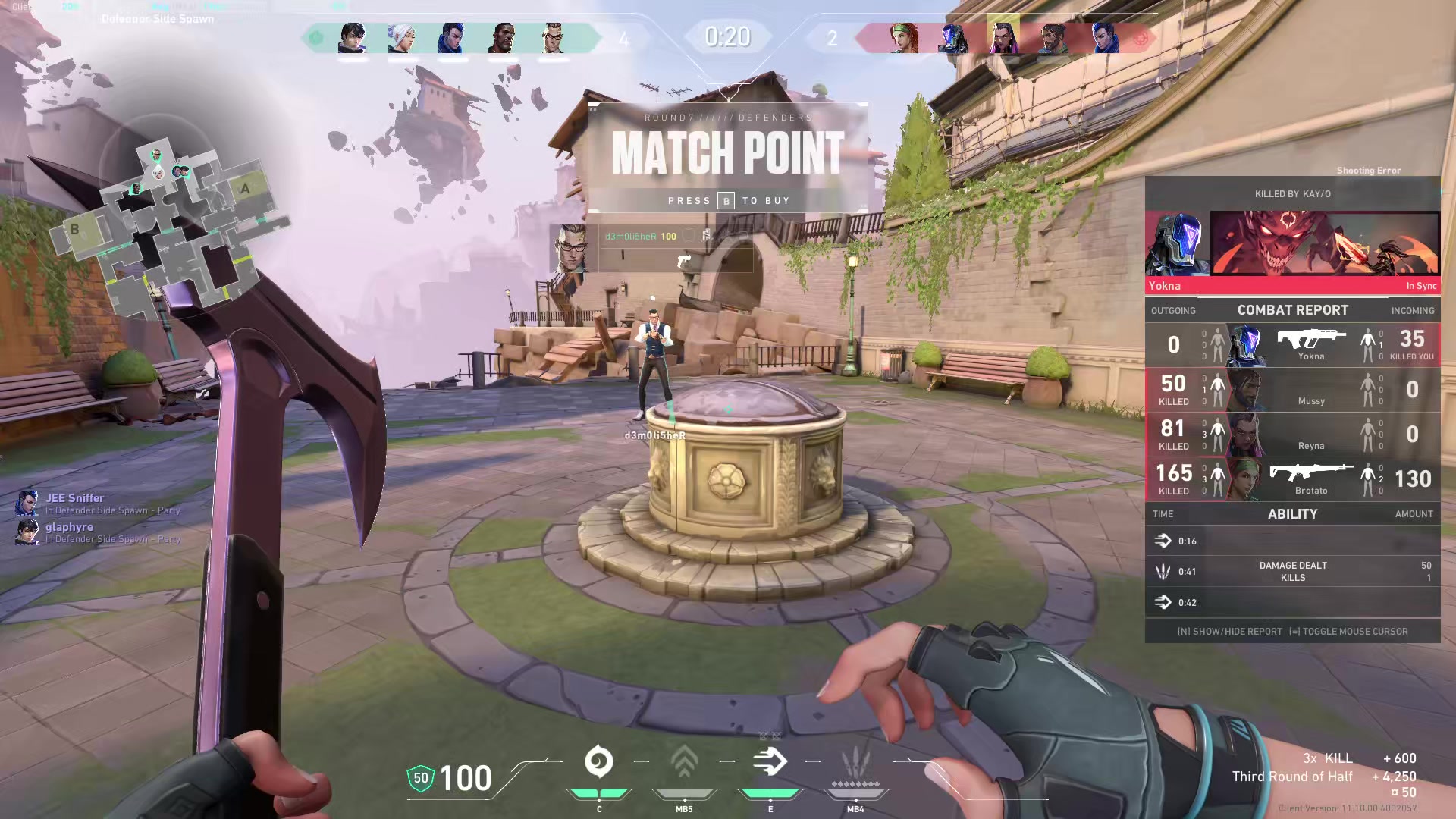Select party member JEE Sniffer
Screen dimensions: 1456x819
(74, 498)
